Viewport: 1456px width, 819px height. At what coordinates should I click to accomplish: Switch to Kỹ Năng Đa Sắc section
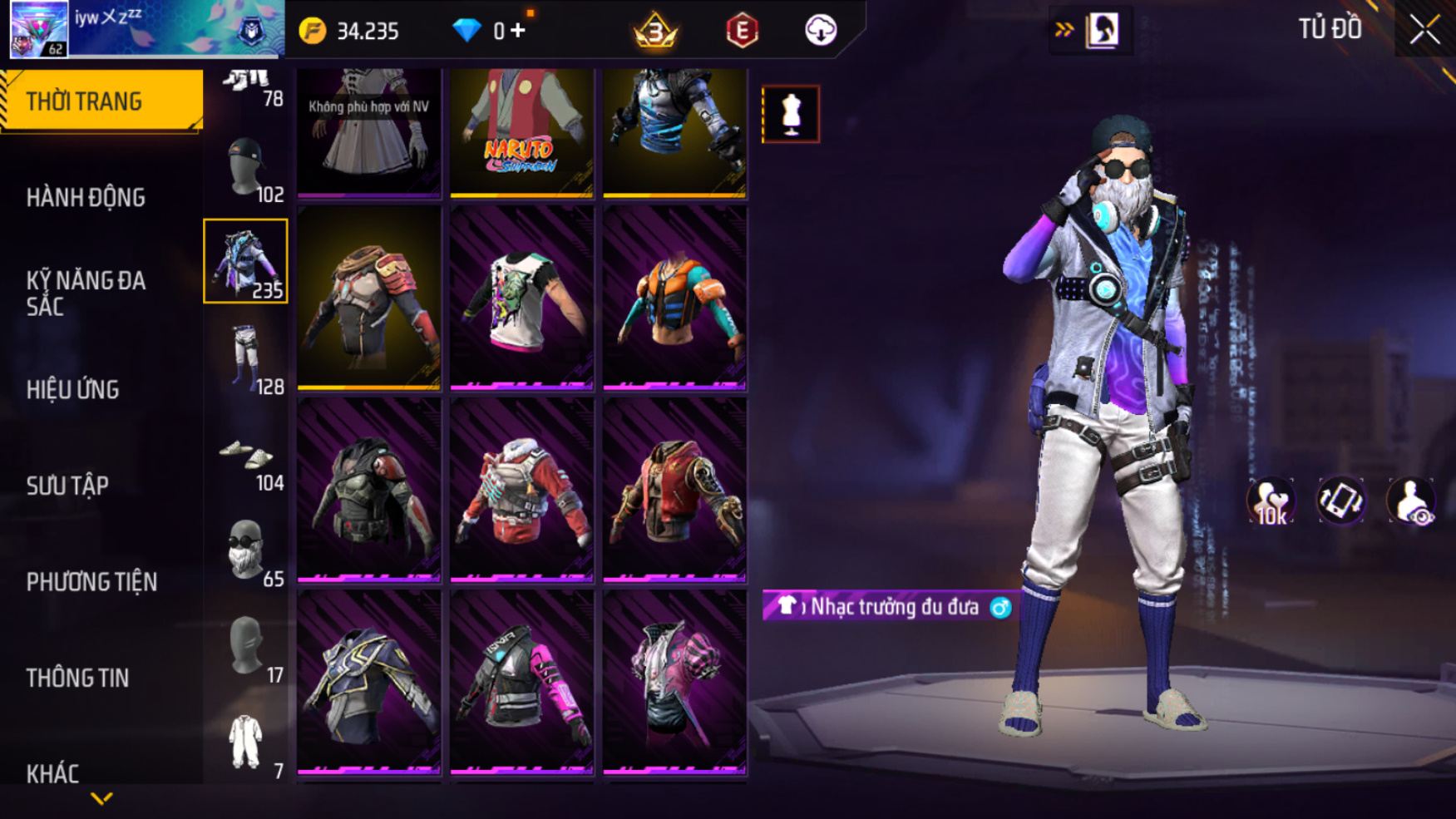(86, 293)
